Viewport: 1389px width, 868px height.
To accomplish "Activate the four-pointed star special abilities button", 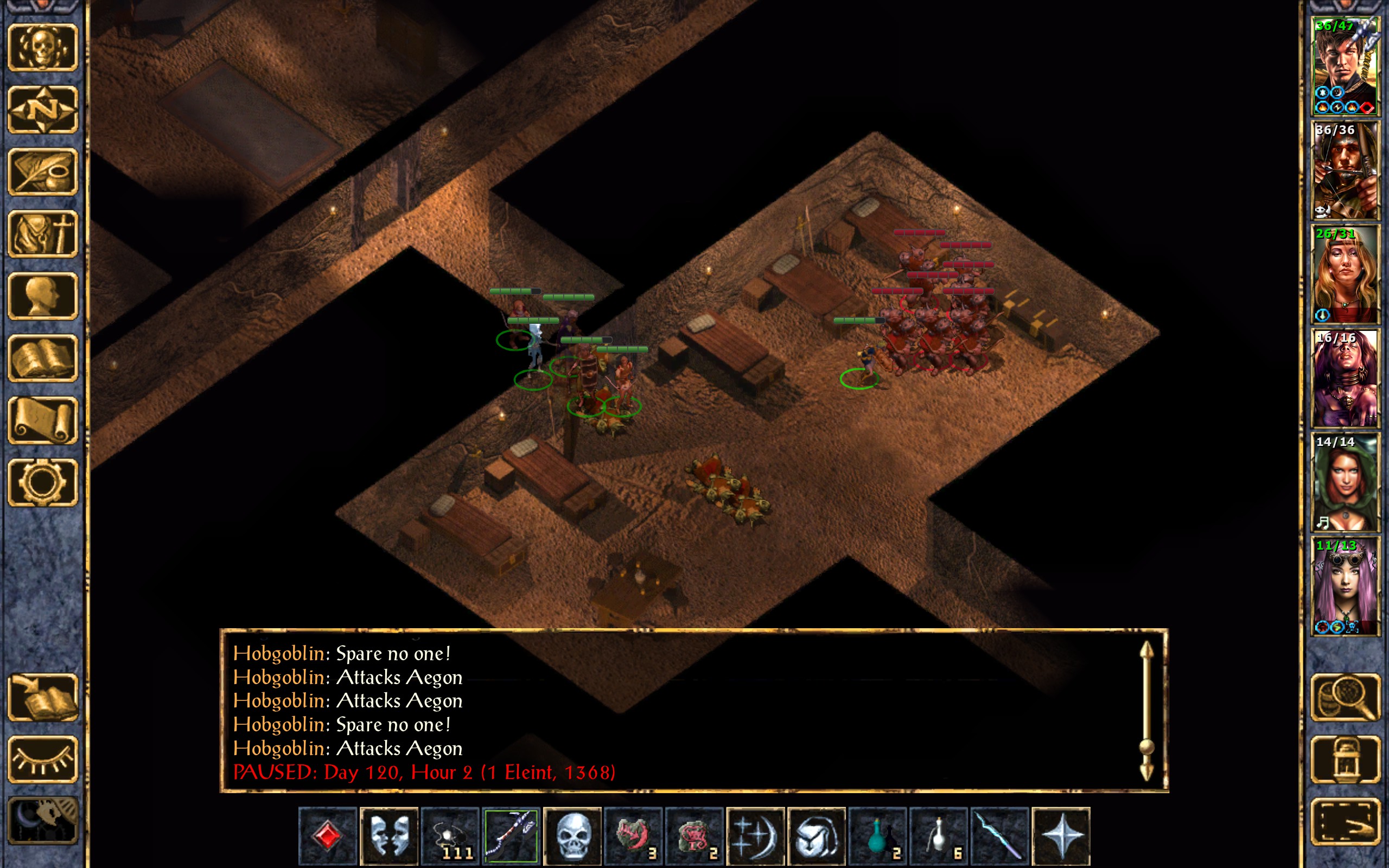I will click(1061, 836).
